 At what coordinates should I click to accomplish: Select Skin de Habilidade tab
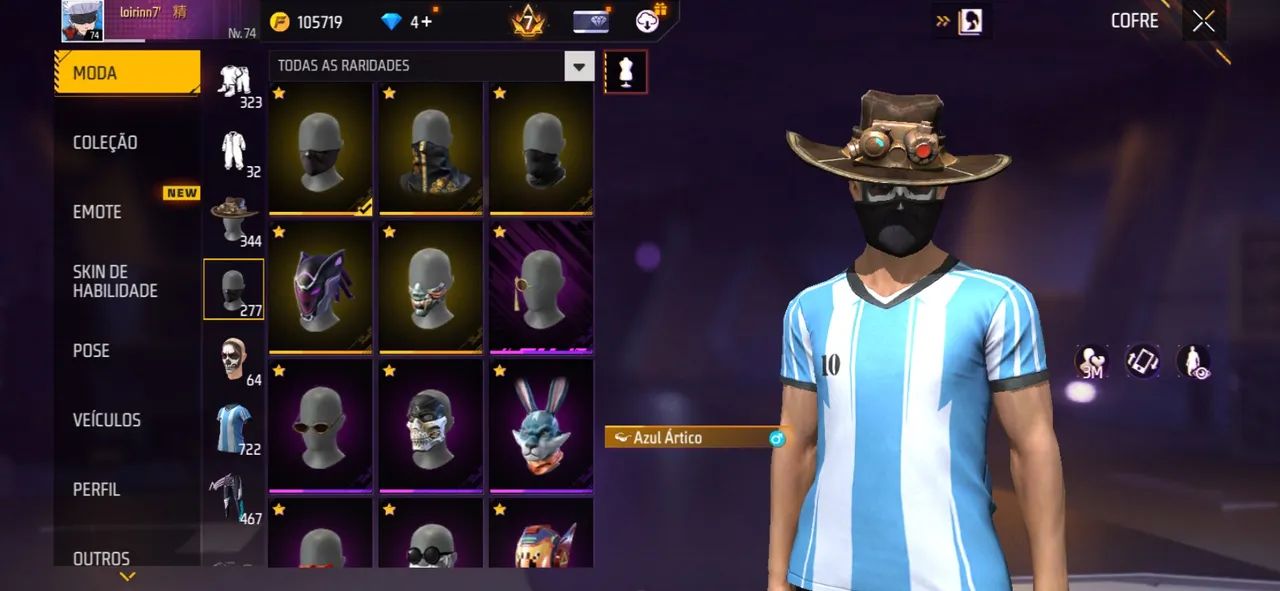point(115,281)
